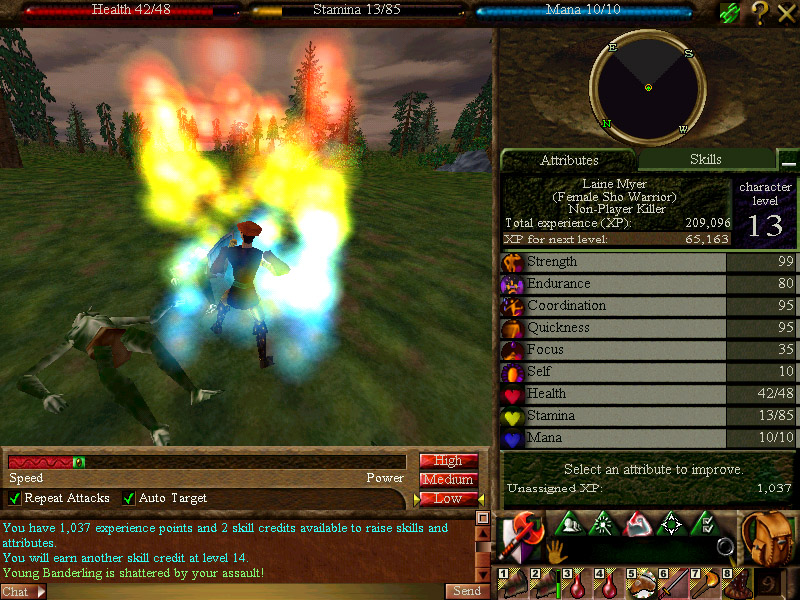Choose the Endurance attribute row
The height and width of the screenshot is (600, 800).
coord(614,284)
